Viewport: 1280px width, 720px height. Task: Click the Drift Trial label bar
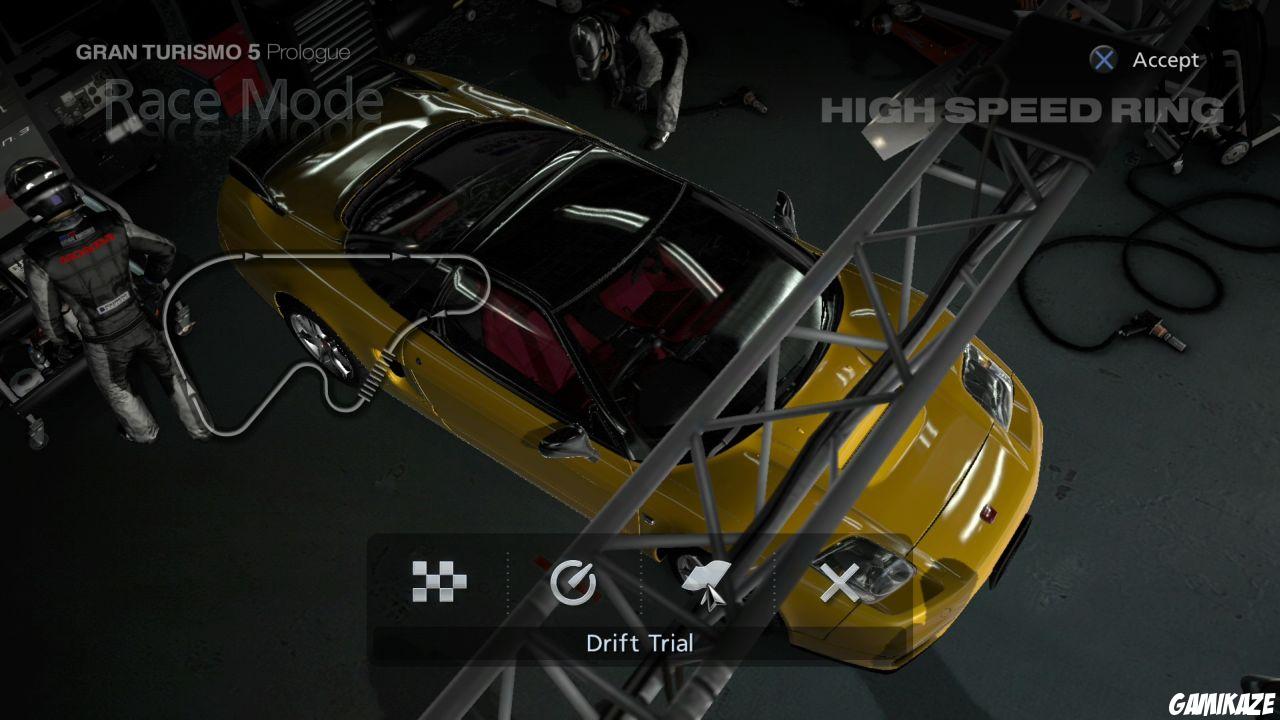pyautogui.click(x=641, y=643)
